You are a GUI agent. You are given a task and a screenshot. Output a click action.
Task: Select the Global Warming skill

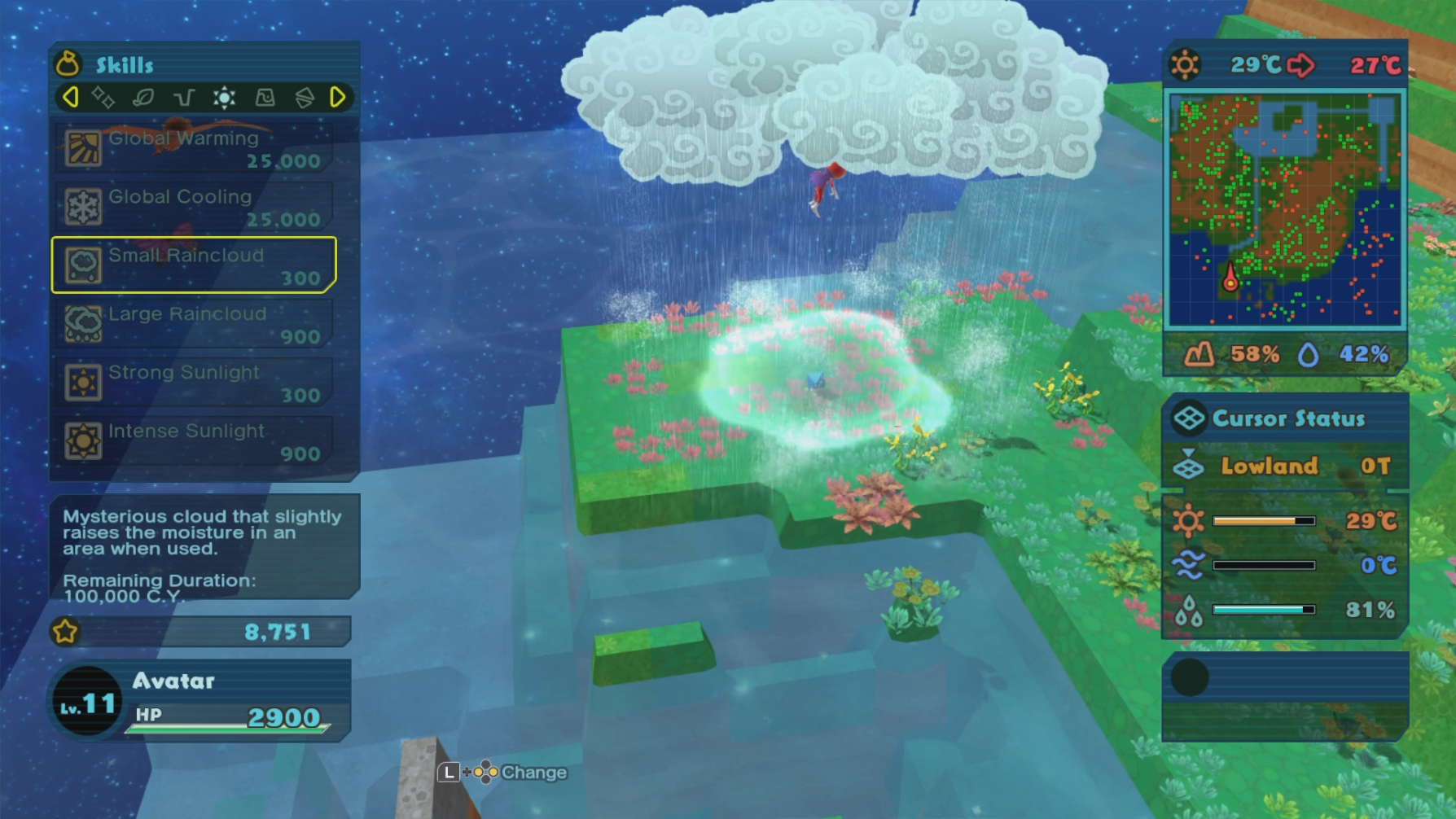pyautogui.click(x=194, y=148)
